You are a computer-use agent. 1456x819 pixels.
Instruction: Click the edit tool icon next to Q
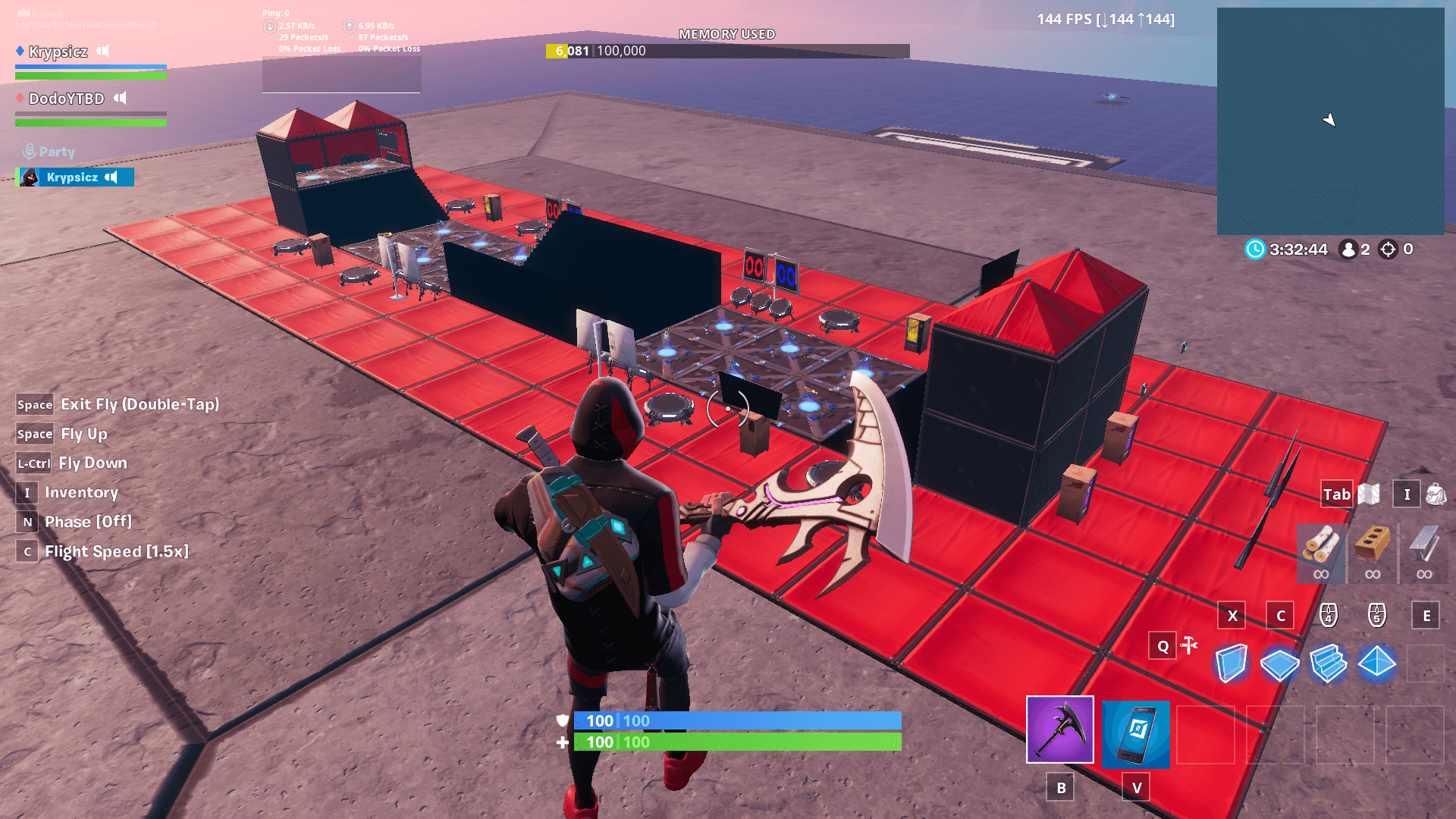click(x=1188, y=646)
